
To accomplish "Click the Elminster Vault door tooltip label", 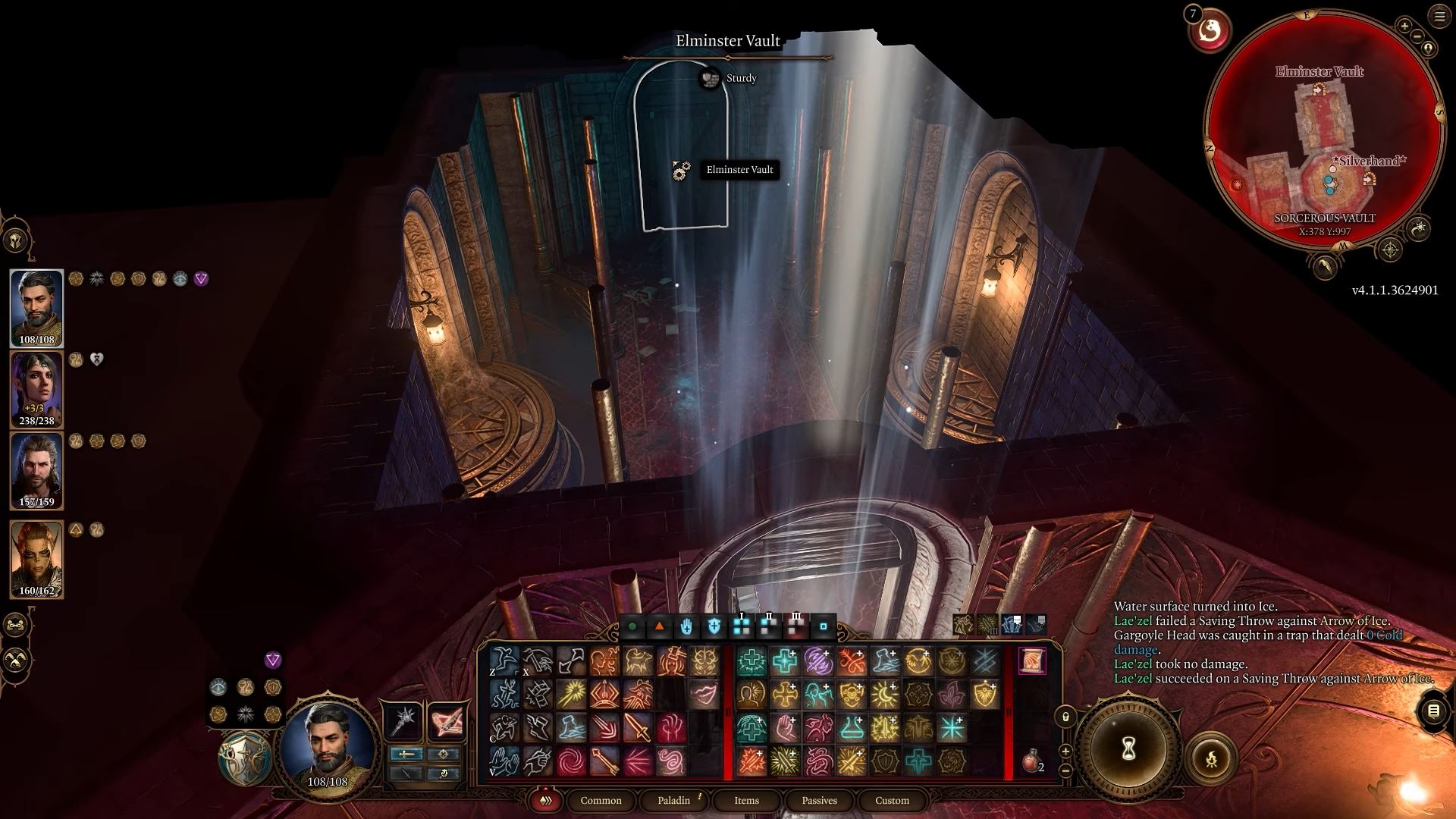I will pos(739,170).
